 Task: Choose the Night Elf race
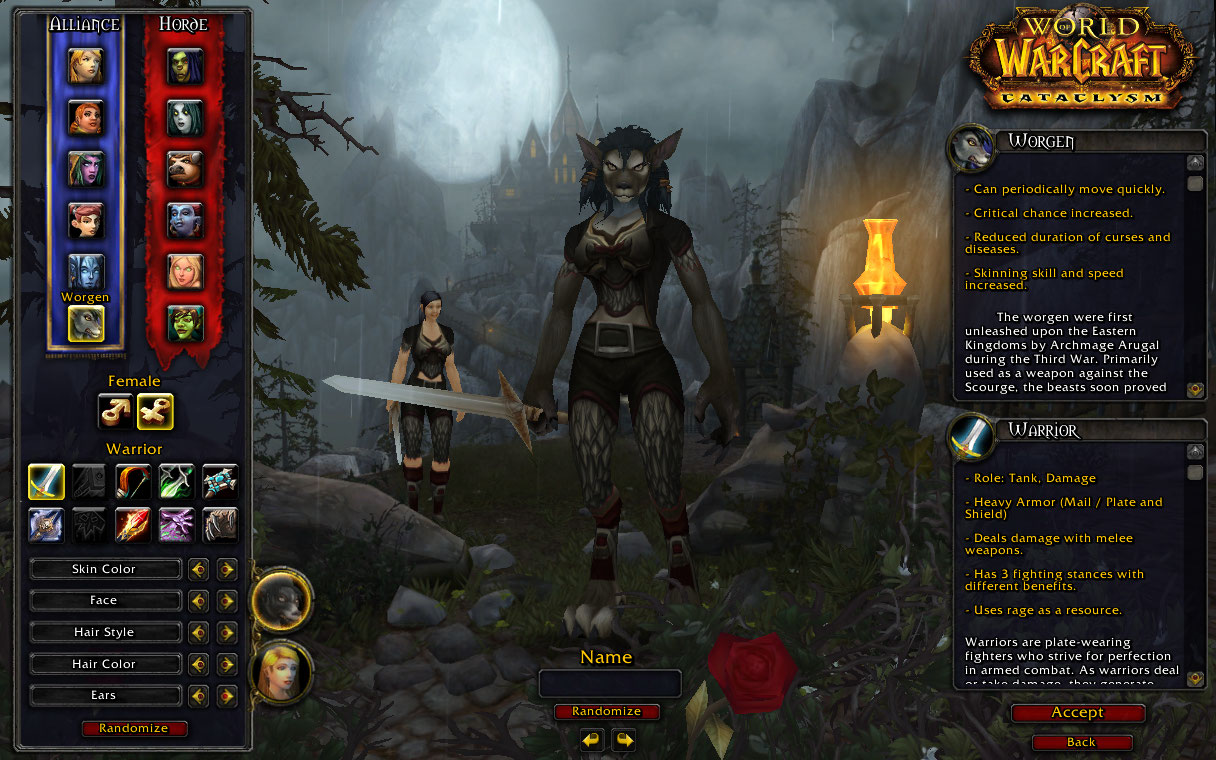tap(86, 169)
